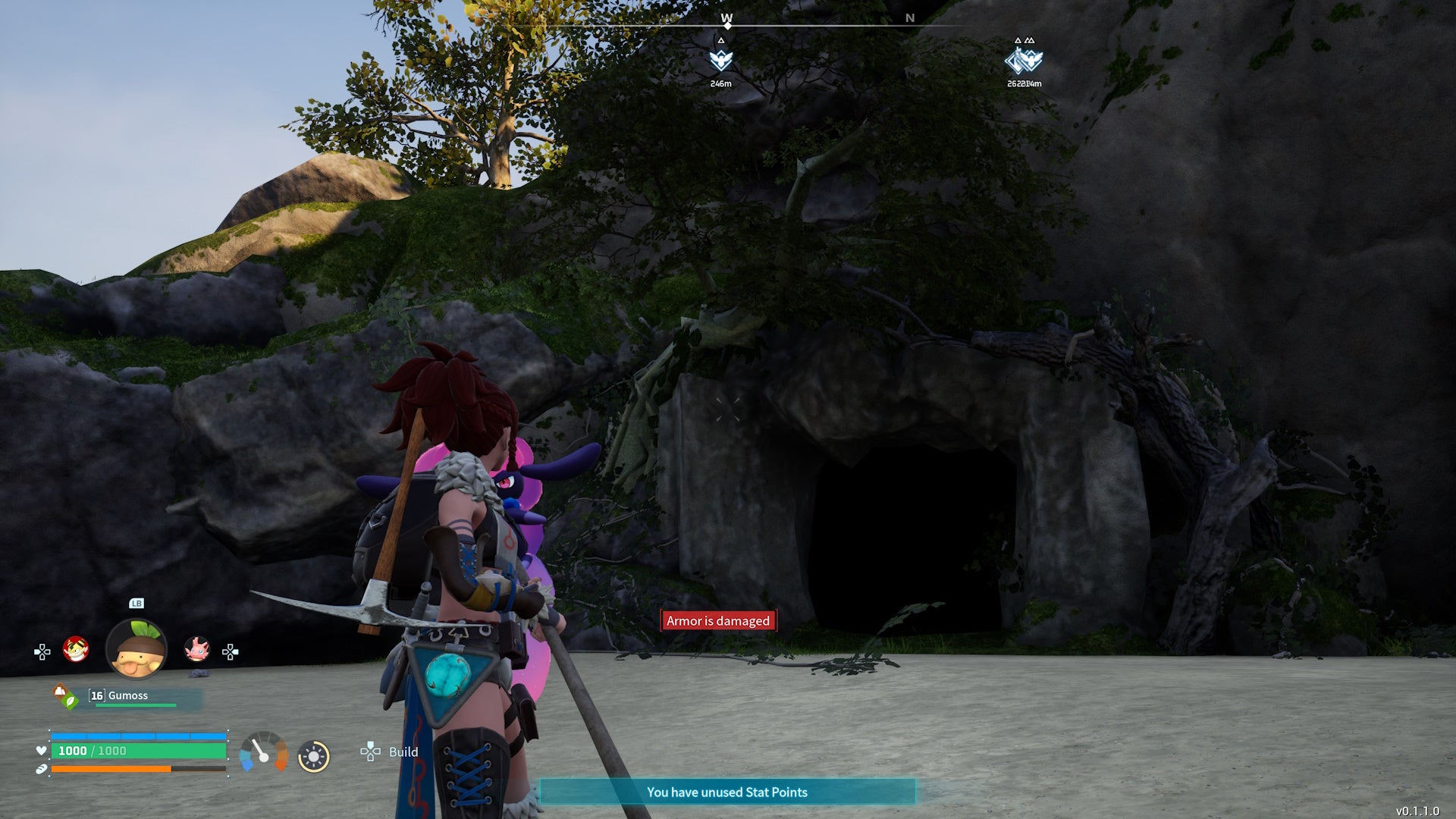The height and width of the screenshot is (819, 1456).
Task: Click the overlapping waypoint markers near north
Action: coord(1024,60)
